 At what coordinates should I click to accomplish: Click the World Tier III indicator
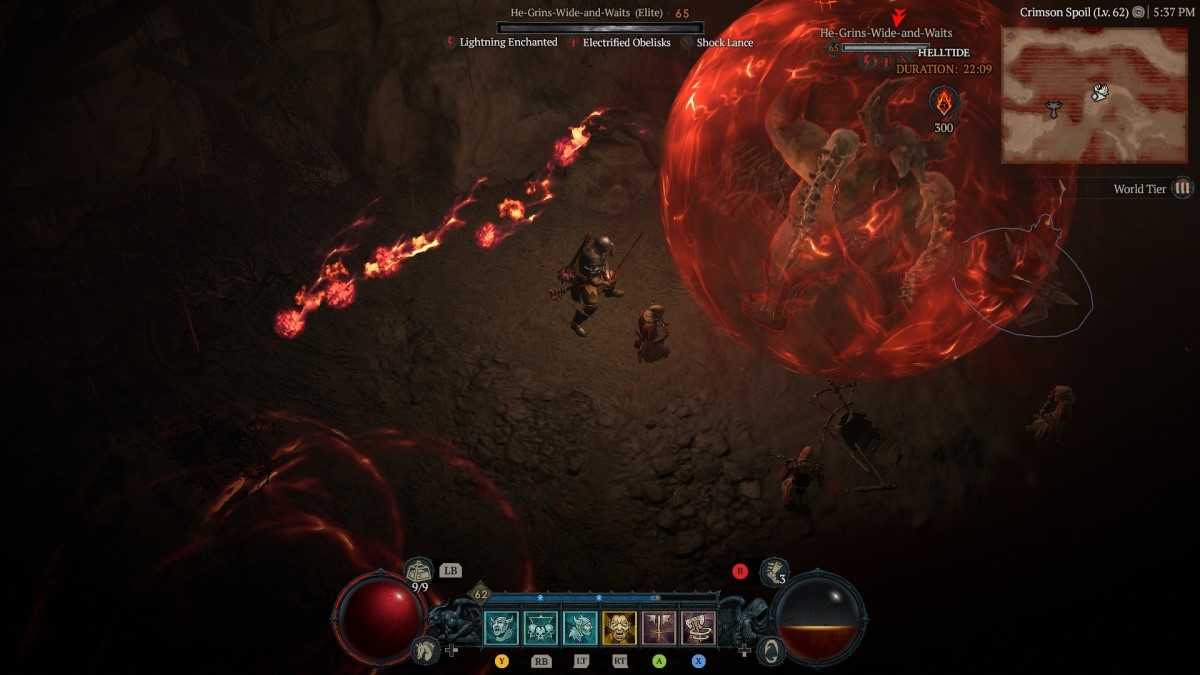(x=1183, y=188)
